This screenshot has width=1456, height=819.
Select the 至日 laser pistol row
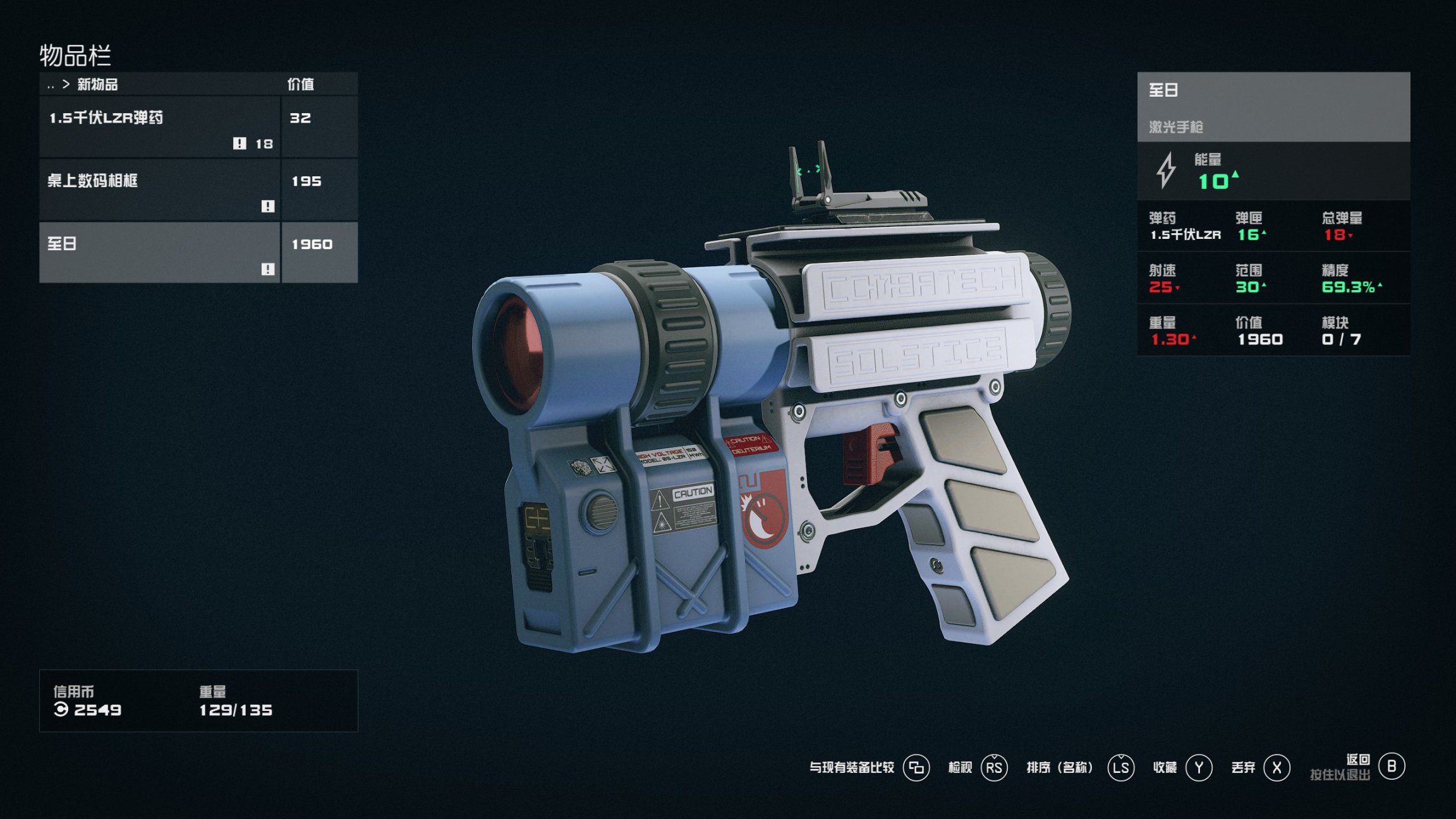click(x=159, y=252)
